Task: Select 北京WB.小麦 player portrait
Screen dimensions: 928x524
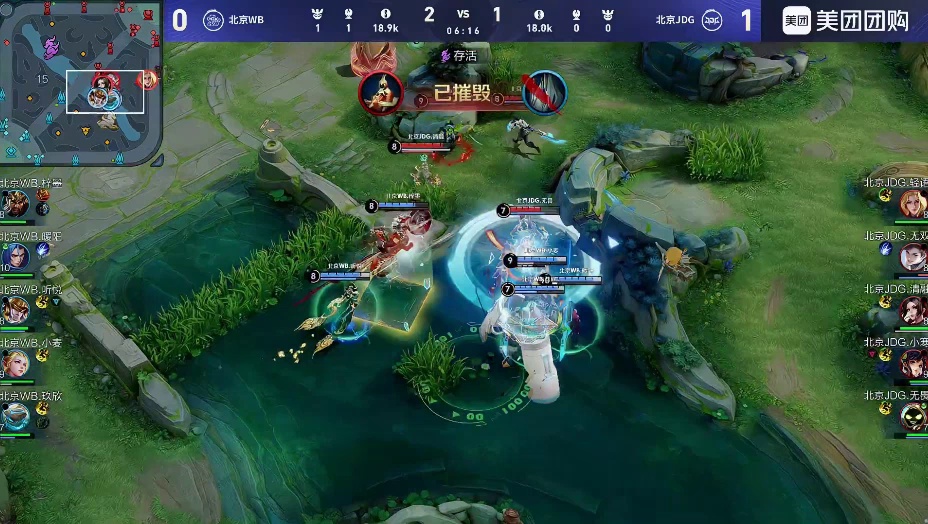Action: tap(14, 363)
